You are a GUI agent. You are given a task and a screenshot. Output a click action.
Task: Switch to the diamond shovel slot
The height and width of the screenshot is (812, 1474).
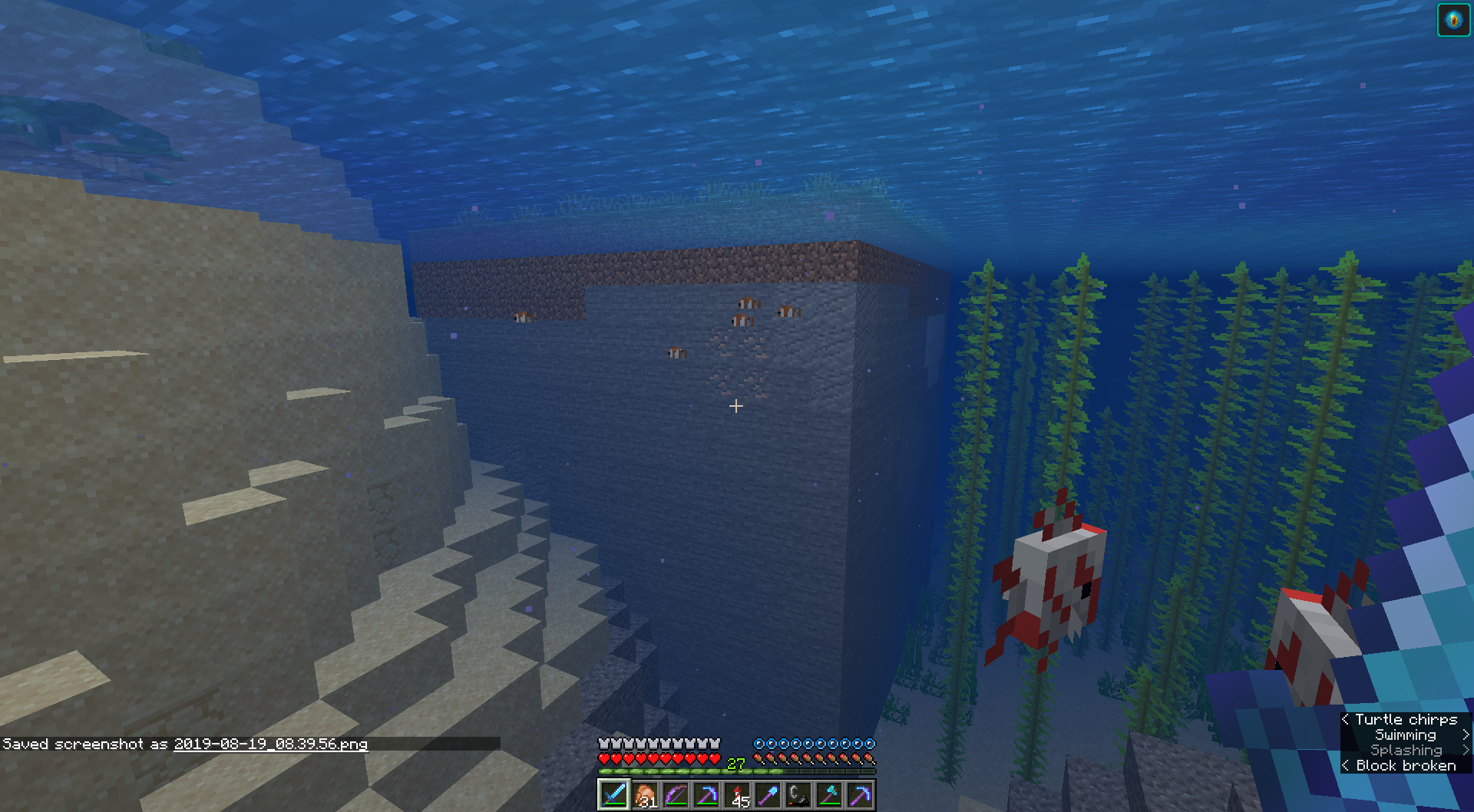[x=768, y=795]
